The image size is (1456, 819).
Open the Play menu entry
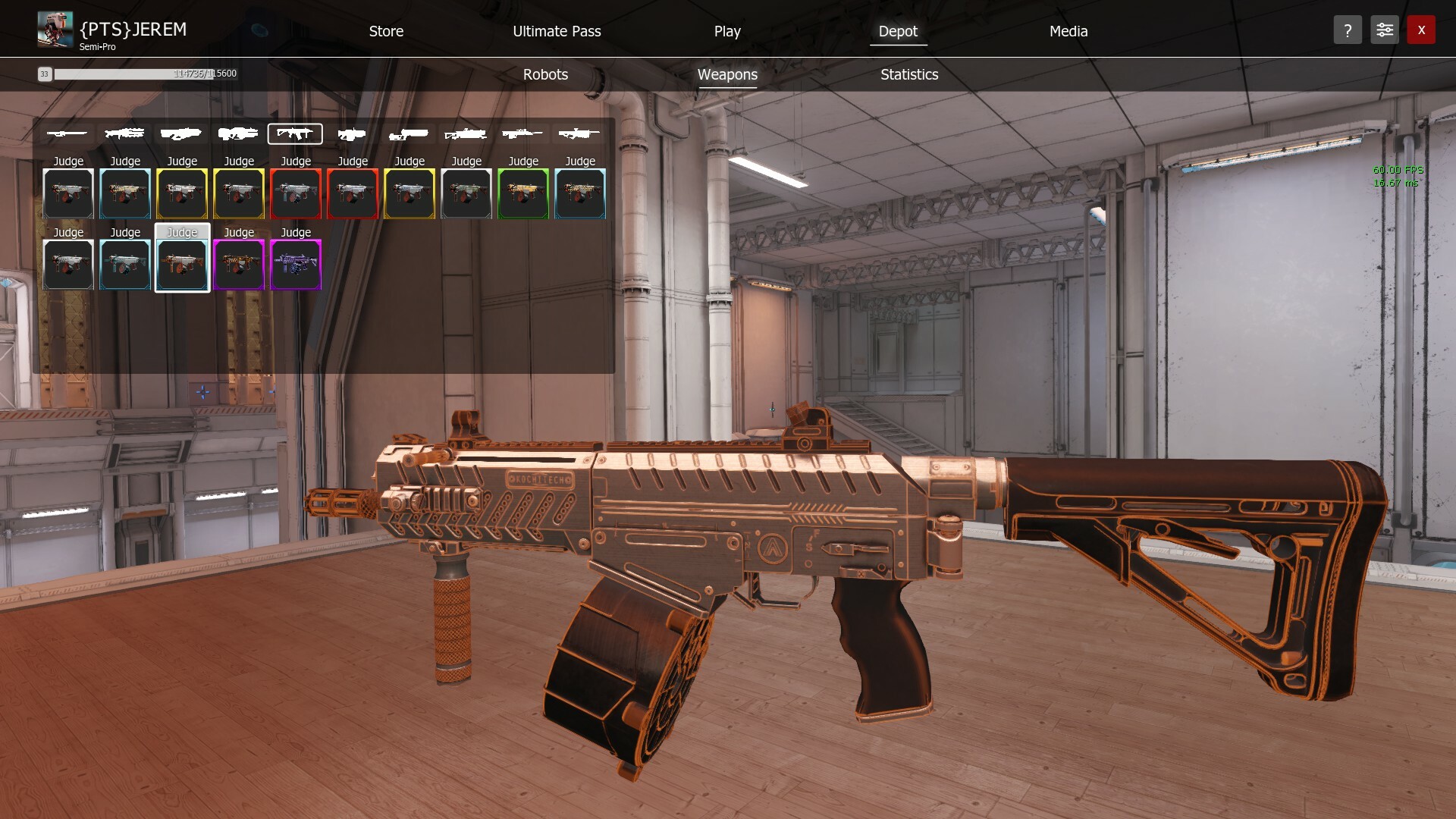coord(726,31)
